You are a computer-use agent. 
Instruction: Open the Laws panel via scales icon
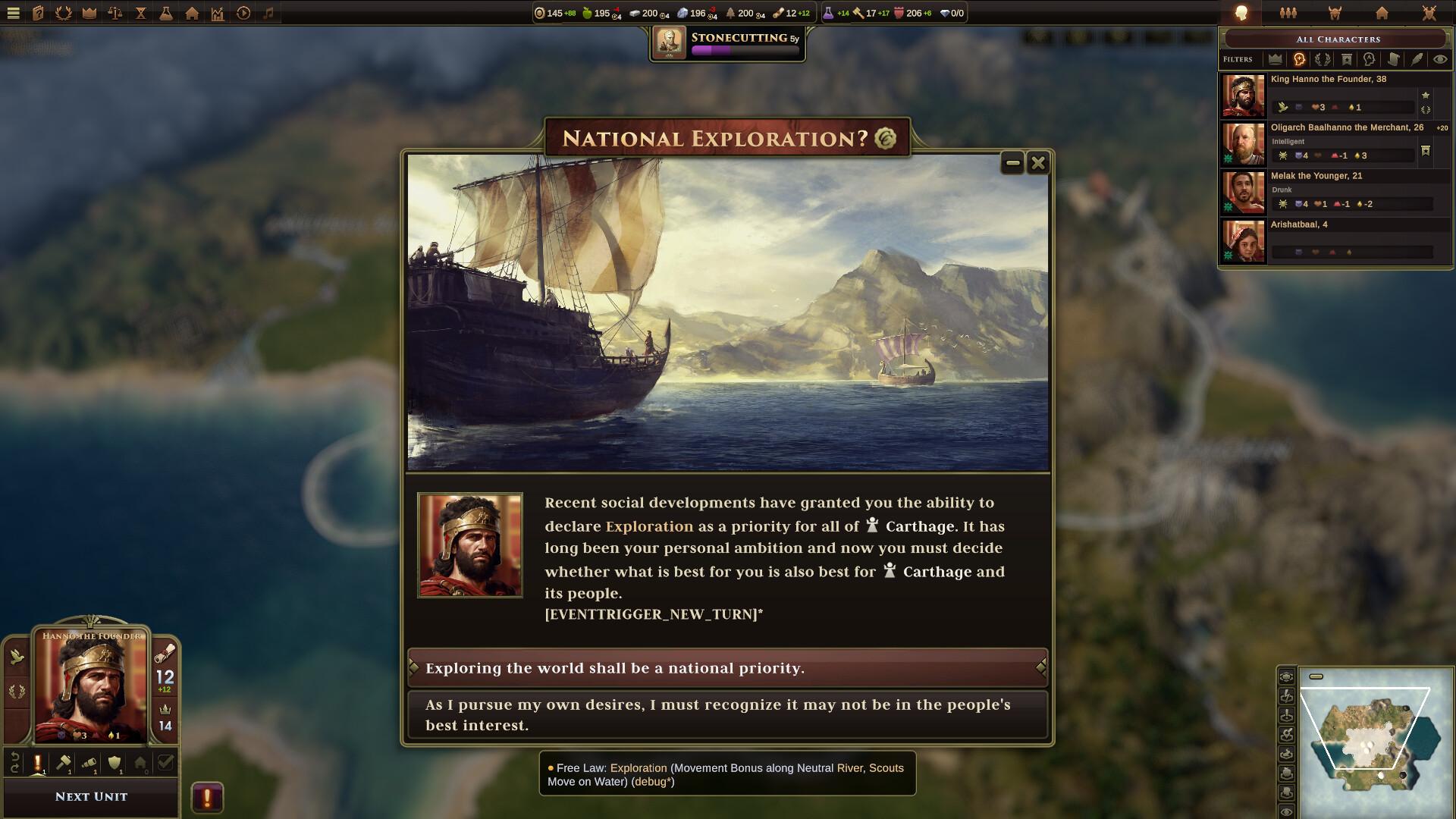(x=114, y=13)
